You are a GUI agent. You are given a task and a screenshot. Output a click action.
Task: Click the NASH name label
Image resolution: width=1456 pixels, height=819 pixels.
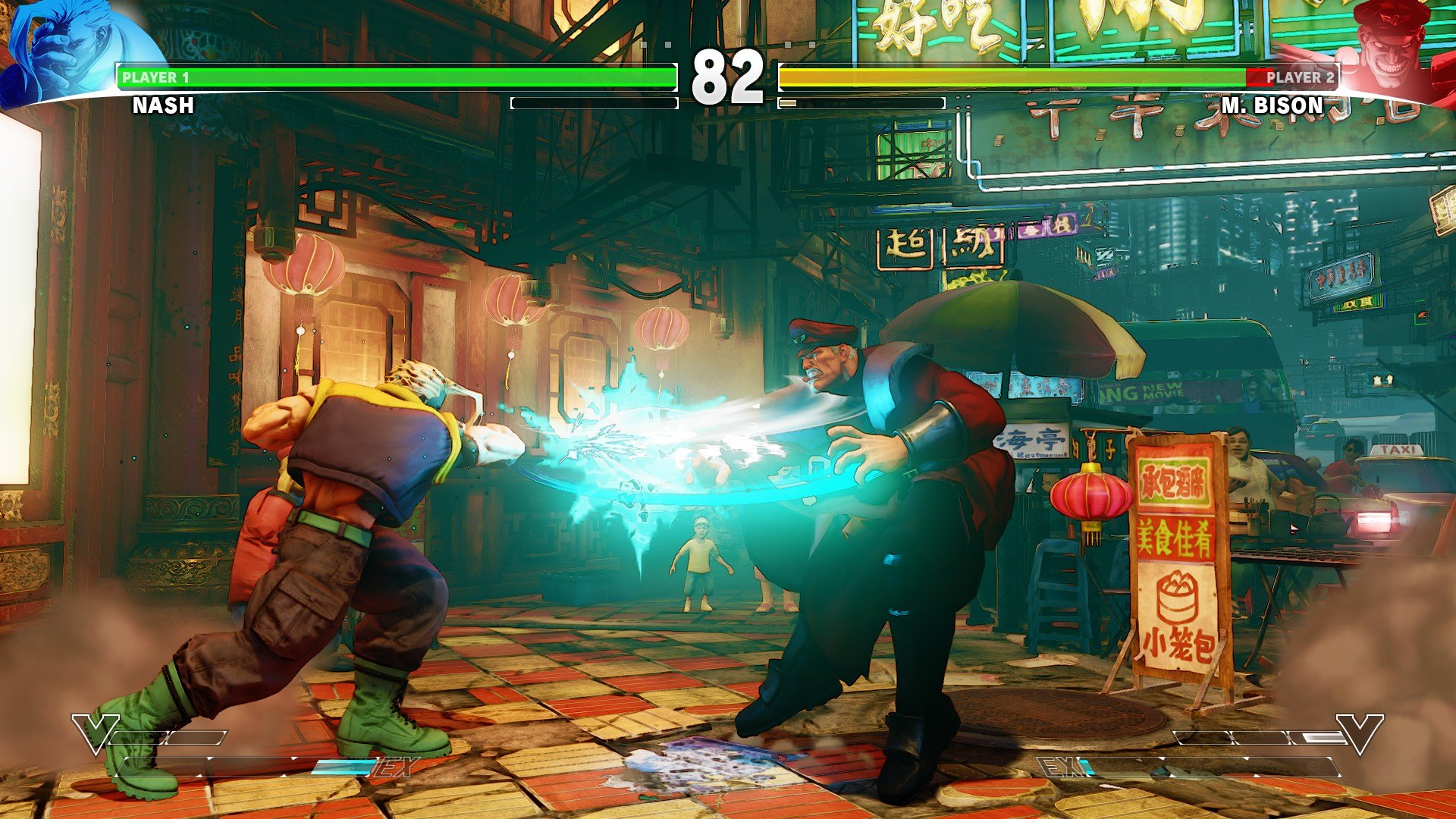tap(162, 106)
